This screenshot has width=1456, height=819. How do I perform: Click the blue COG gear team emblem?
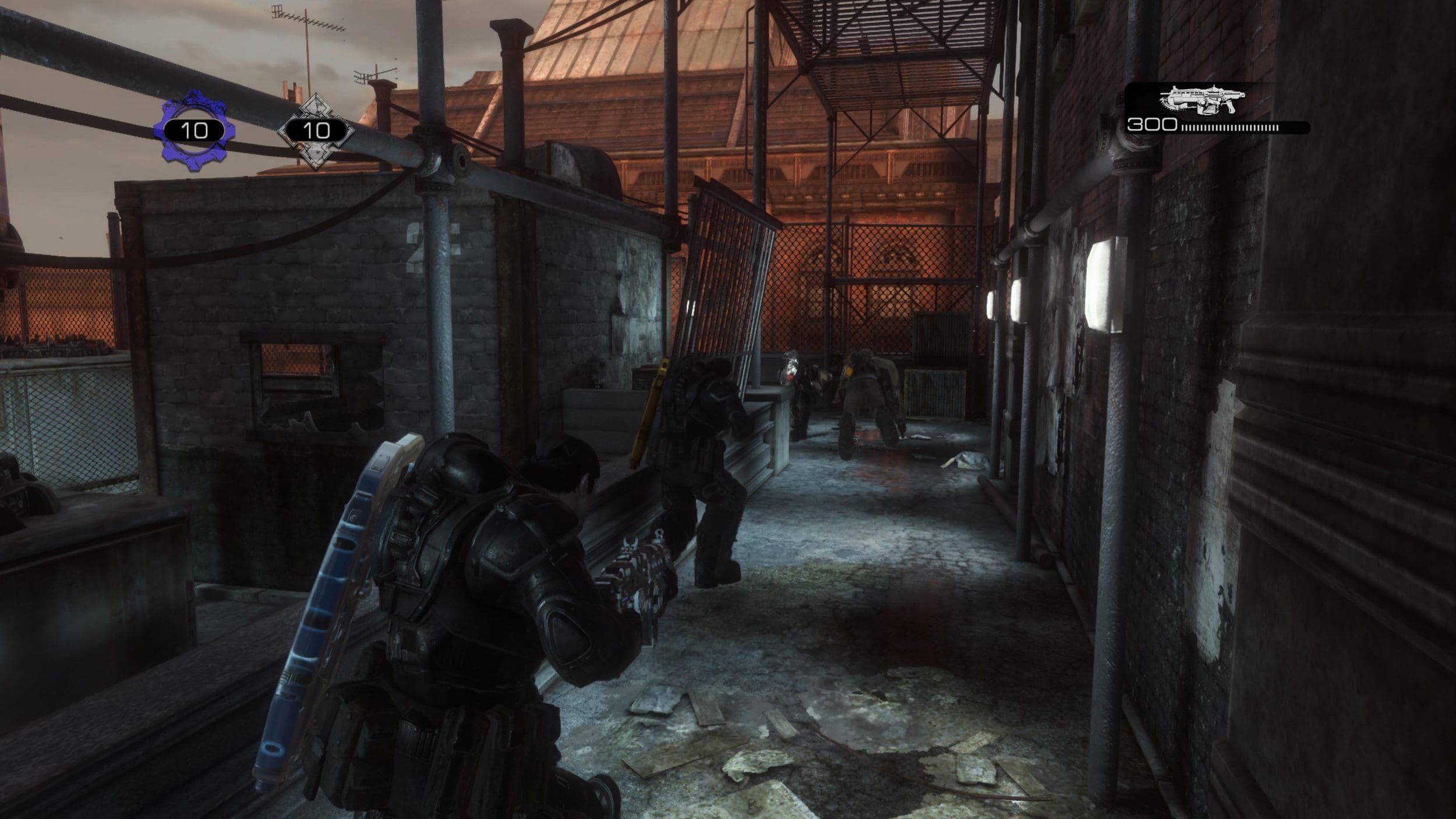(194, 130)
